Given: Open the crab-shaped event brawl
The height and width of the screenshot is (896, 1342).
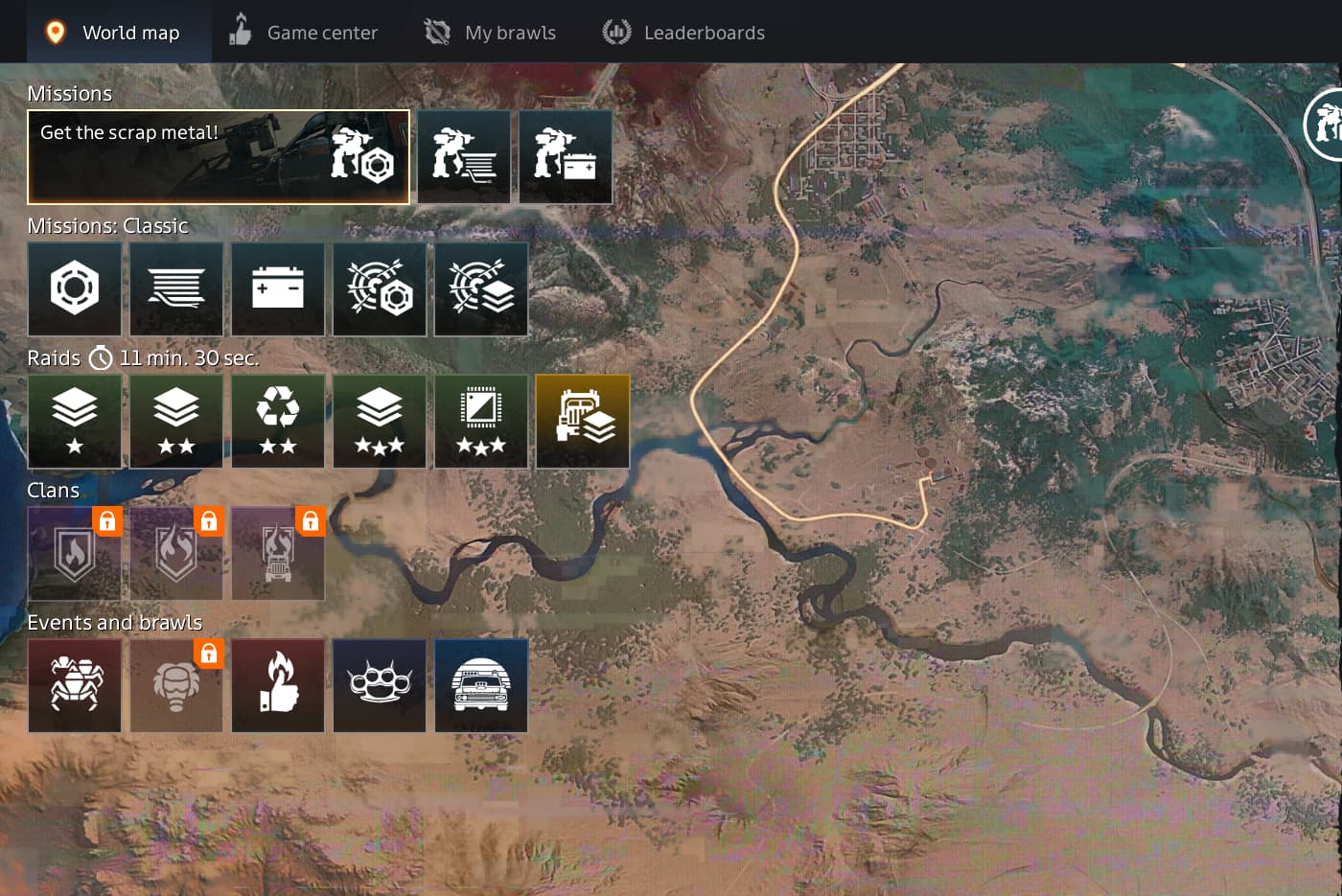Looking at the screenshot, I should tap(75, 685).
